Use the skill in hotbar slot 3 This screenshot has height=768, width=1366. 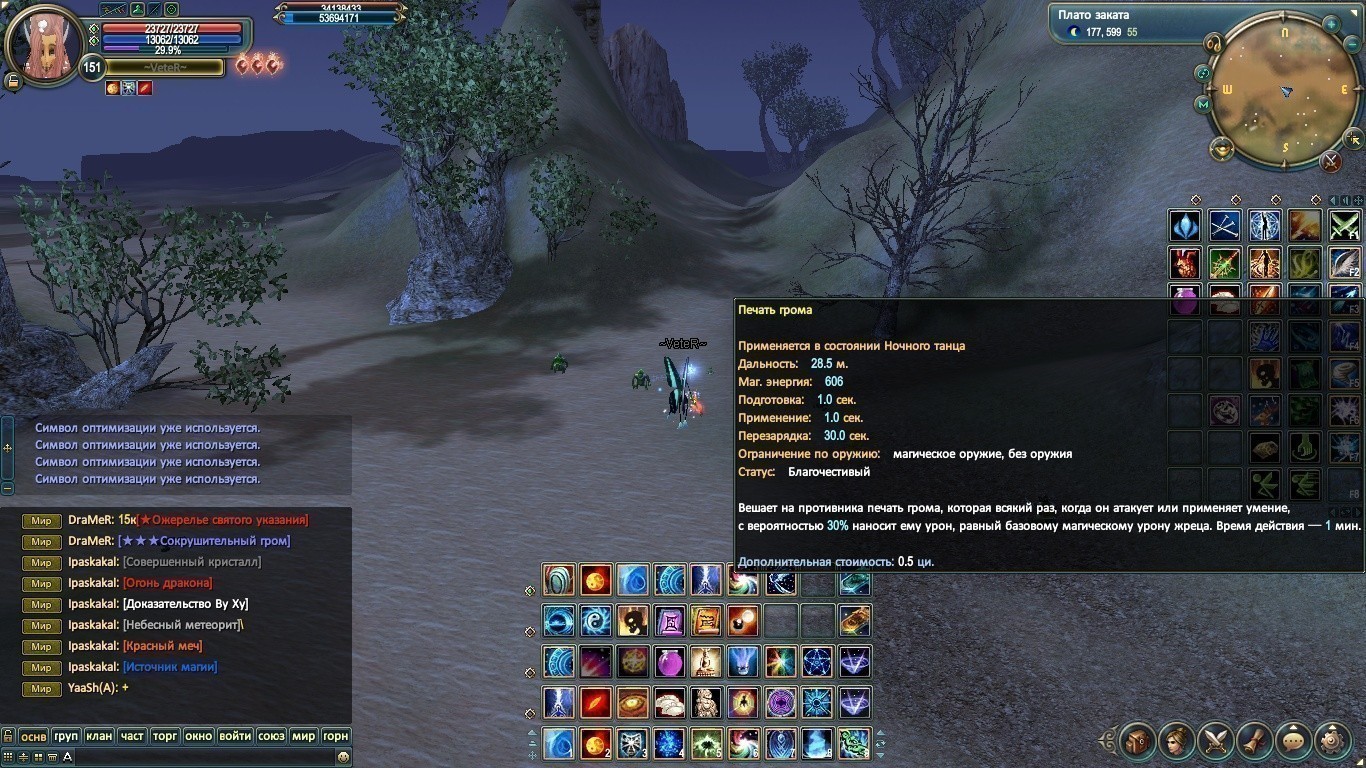click(x=631, y=744)
